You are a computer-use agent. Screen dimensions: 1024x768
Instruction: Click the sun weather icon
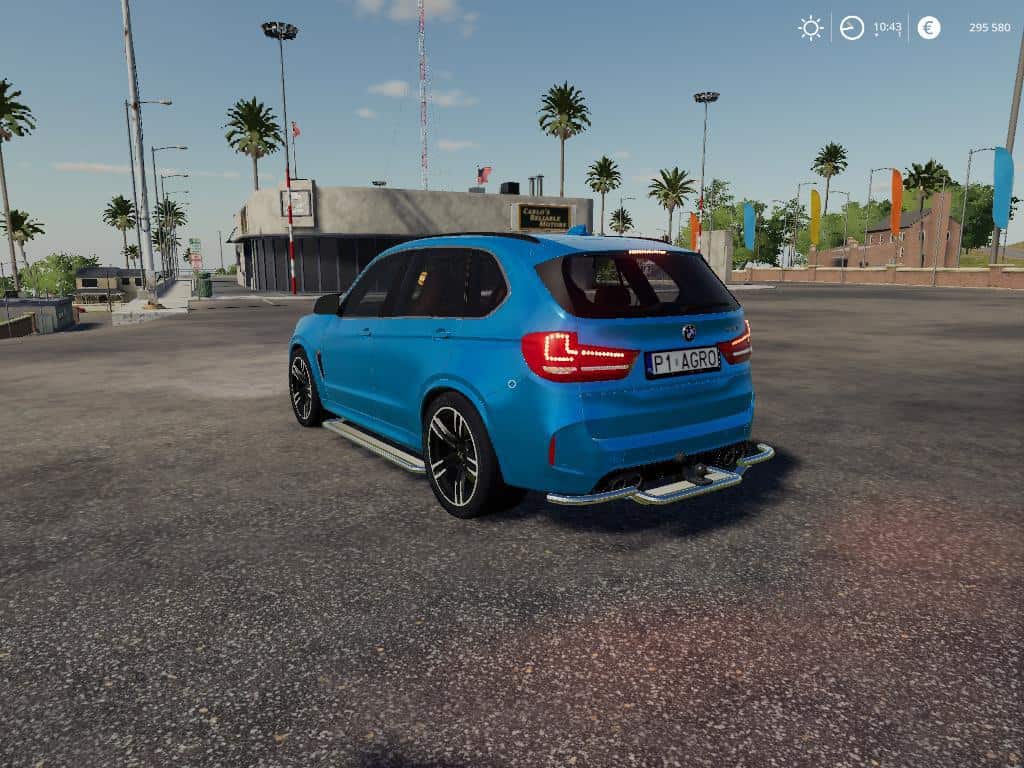[810, 28]
